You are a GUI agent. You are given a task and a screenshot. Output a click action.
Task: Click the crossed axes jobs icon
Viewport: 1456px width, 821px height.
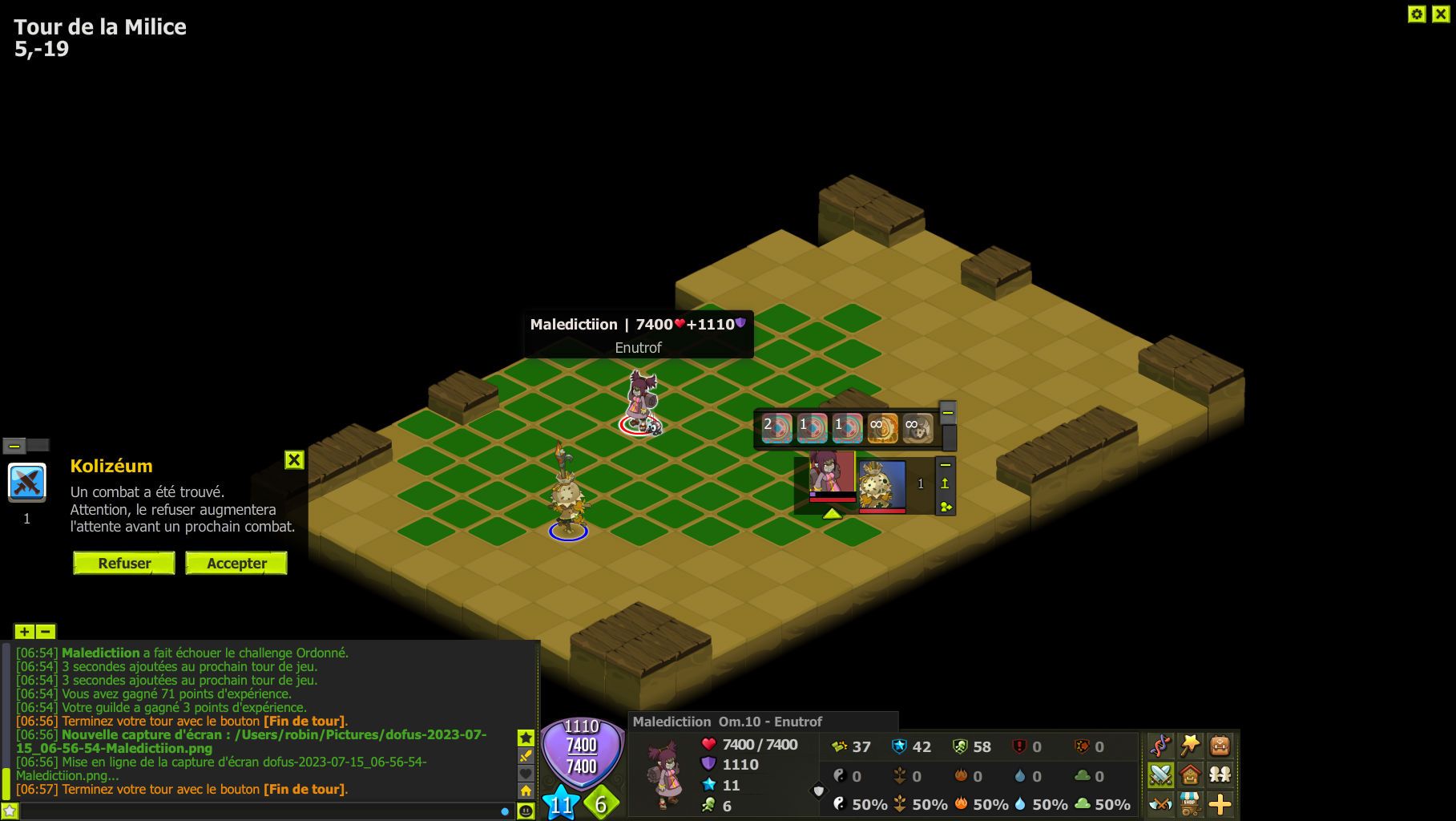pos(1160,804)
